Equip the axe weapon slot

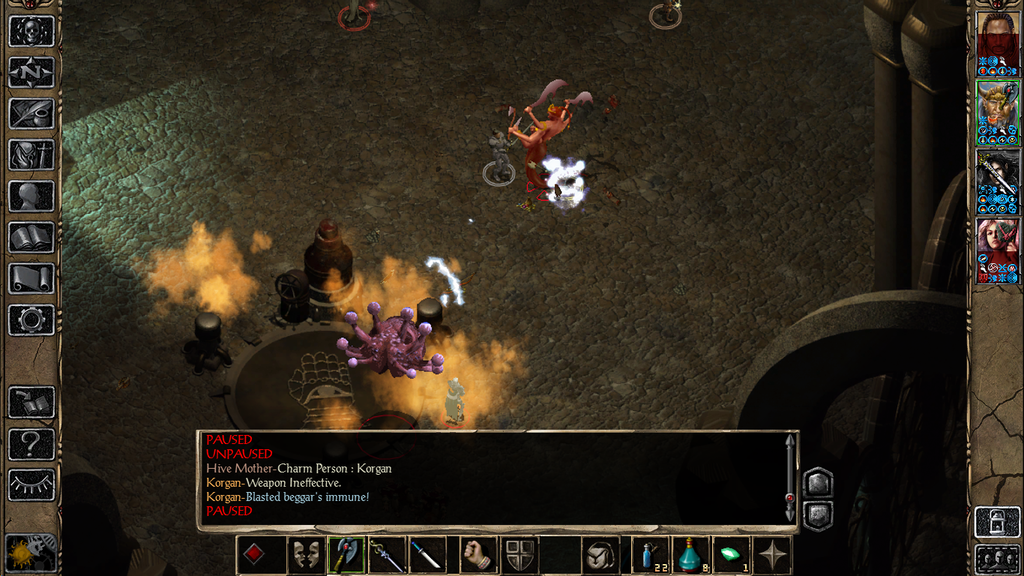click(346, 555)
